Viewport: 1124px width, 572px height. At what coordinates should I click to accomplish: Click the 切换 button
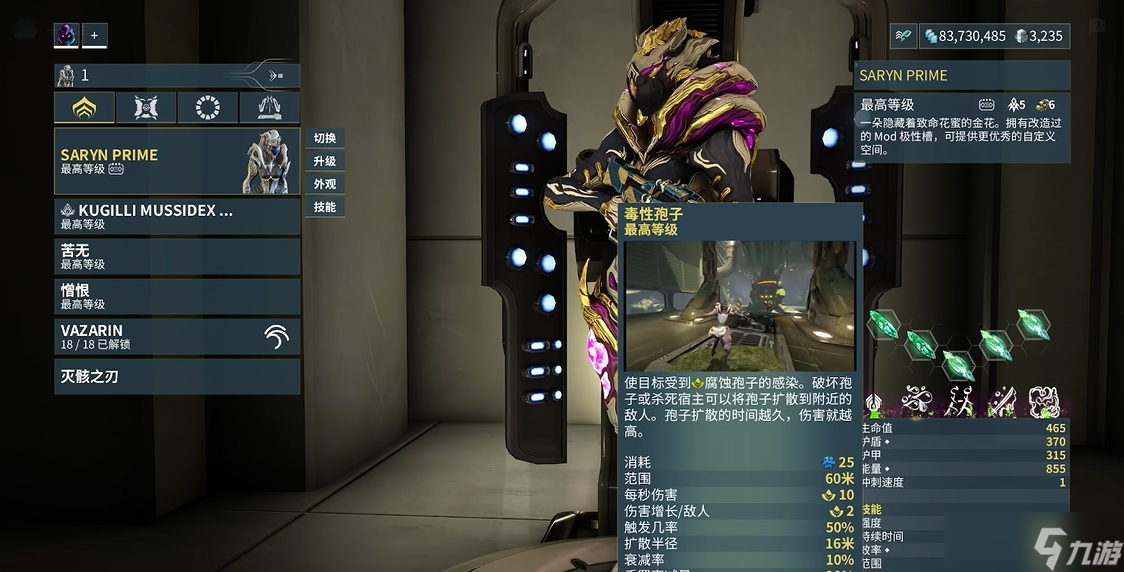pyautogui.click(x=324, y=138)
